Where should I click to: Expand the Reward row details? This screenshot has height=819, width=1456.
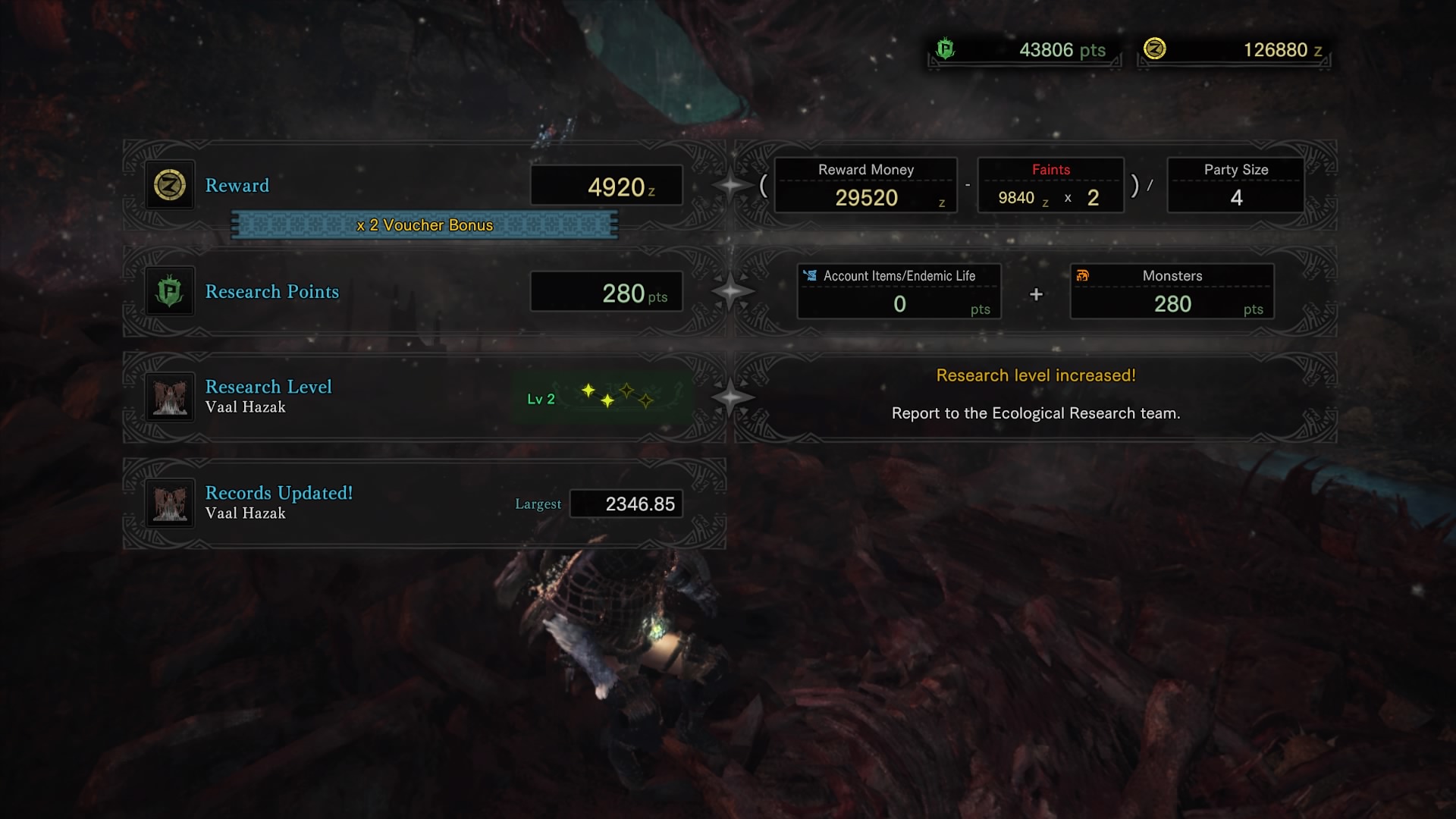(237, 185)
